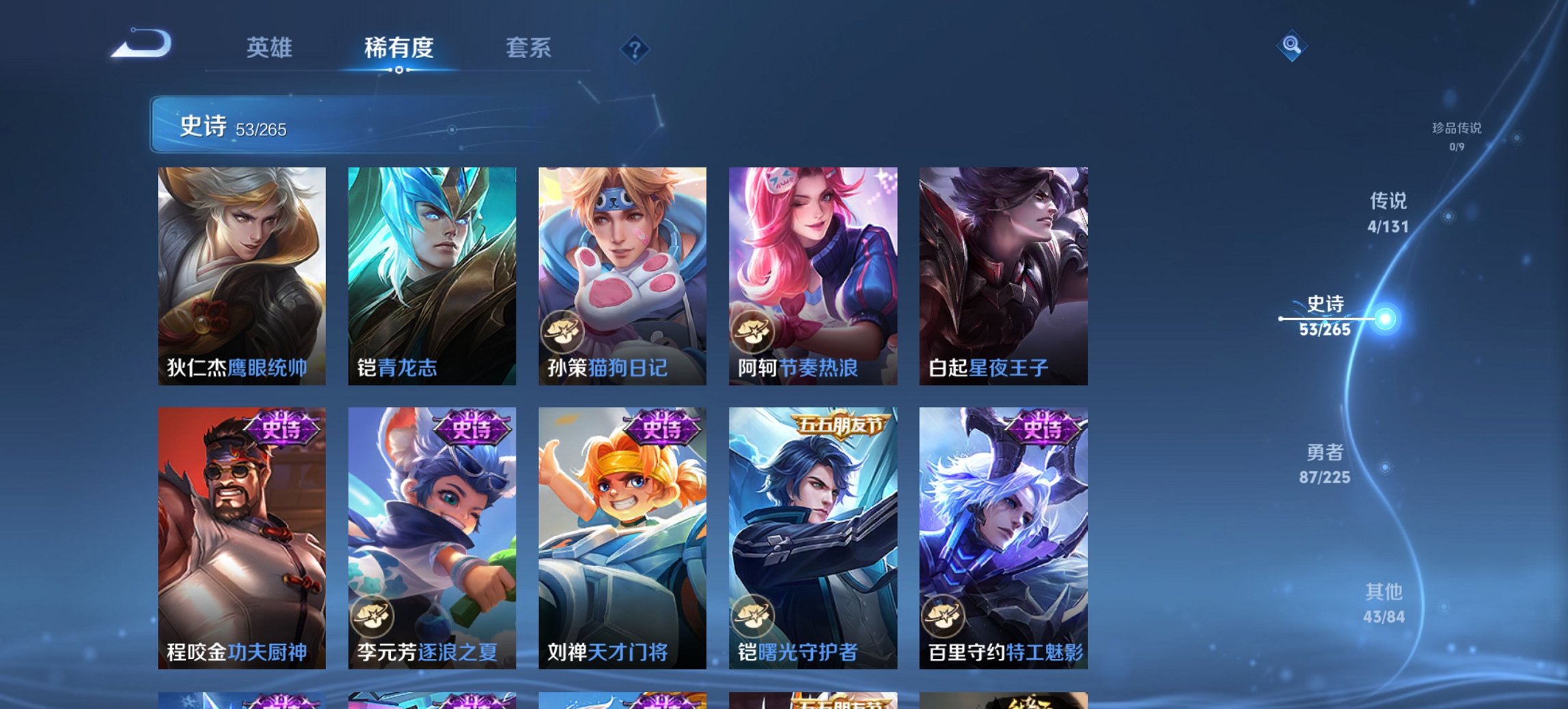
Task: Open the 白起星夜王子 skin thumbnail
Action: 1005,273
